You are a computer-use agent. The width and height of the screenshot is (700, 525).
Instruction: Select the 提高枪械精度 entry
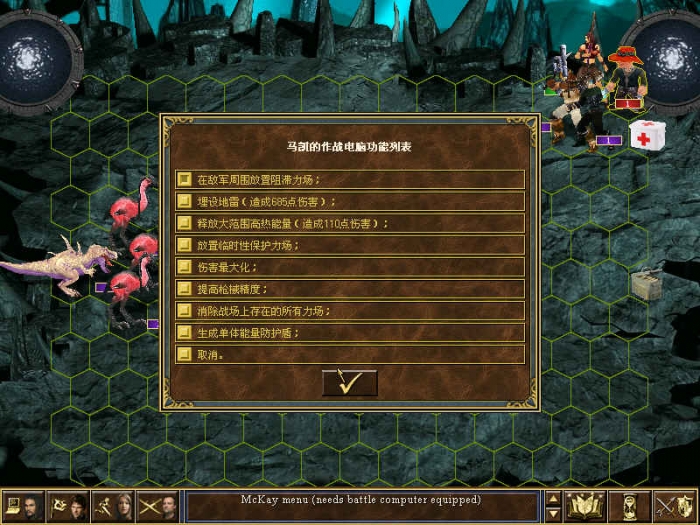[350, 289]
